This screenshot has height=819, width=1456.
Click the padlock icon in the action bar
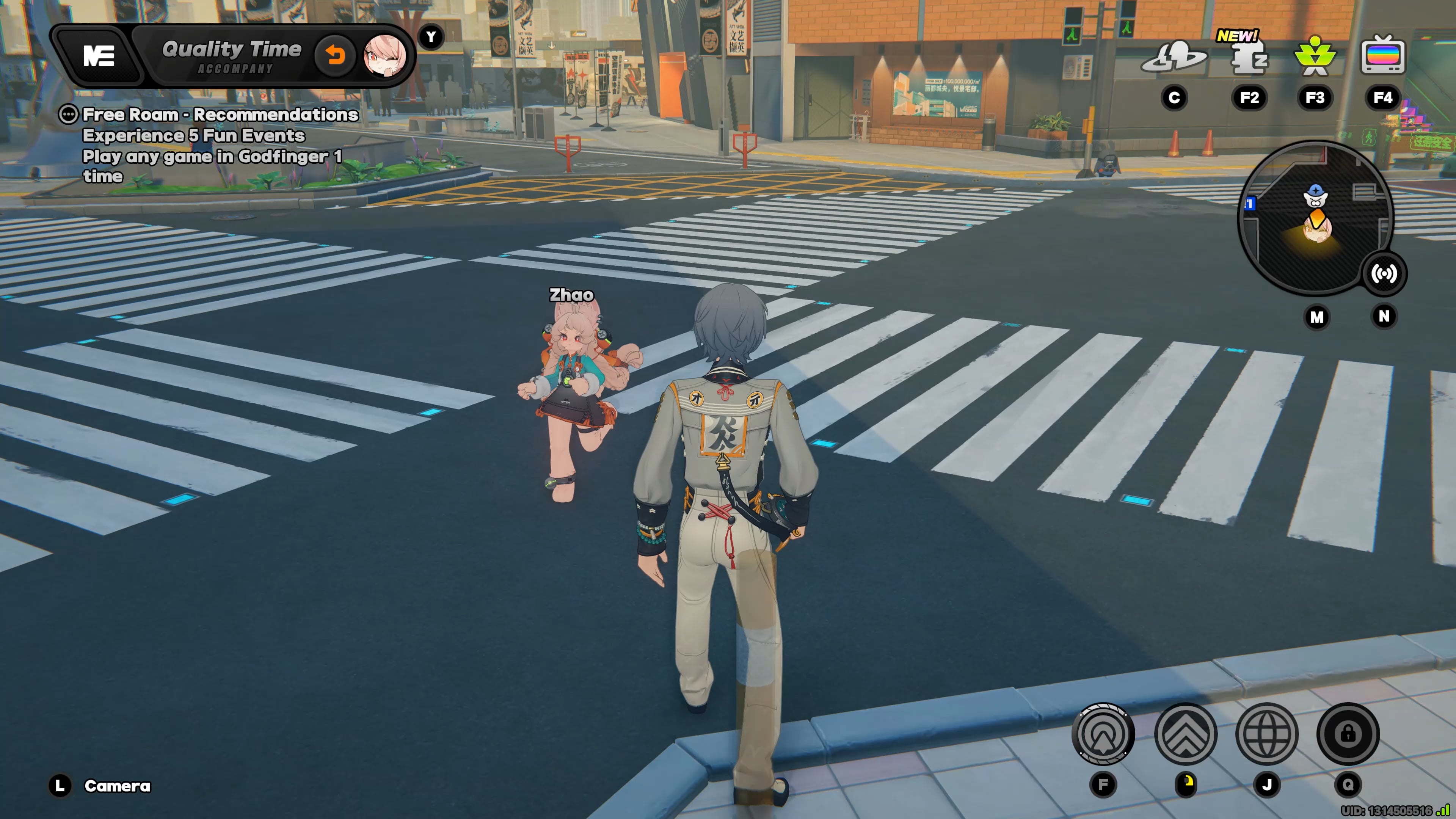tap(1348, 734)
